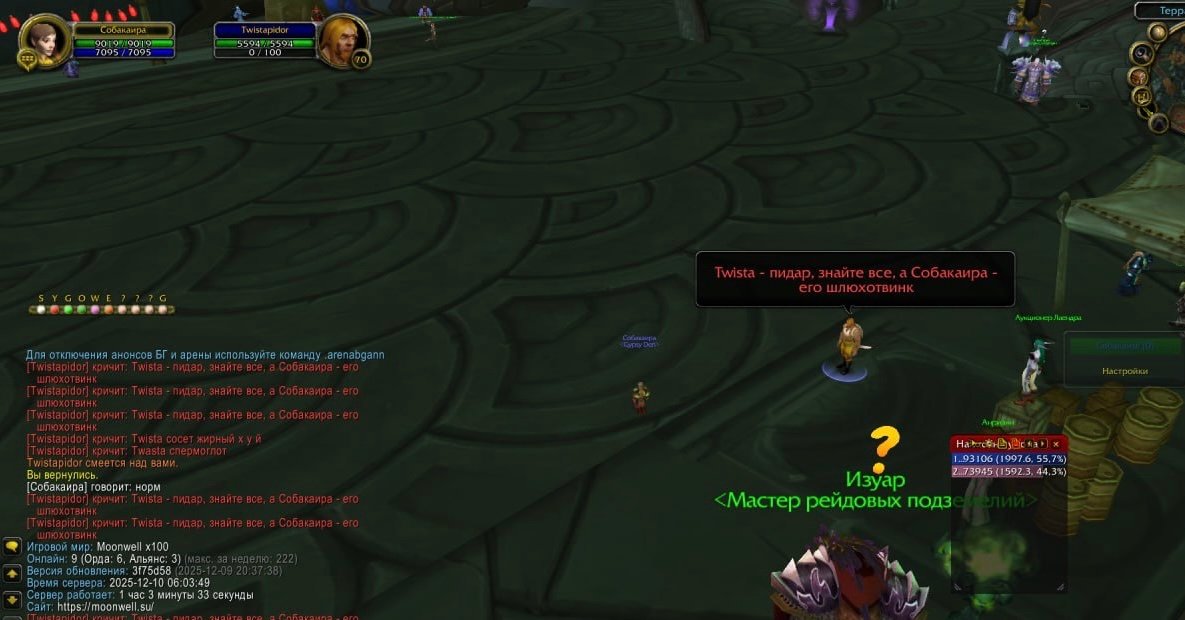Click the minimap zone name header
This screenshot has height=620, width=1185.
[1164, 10]
